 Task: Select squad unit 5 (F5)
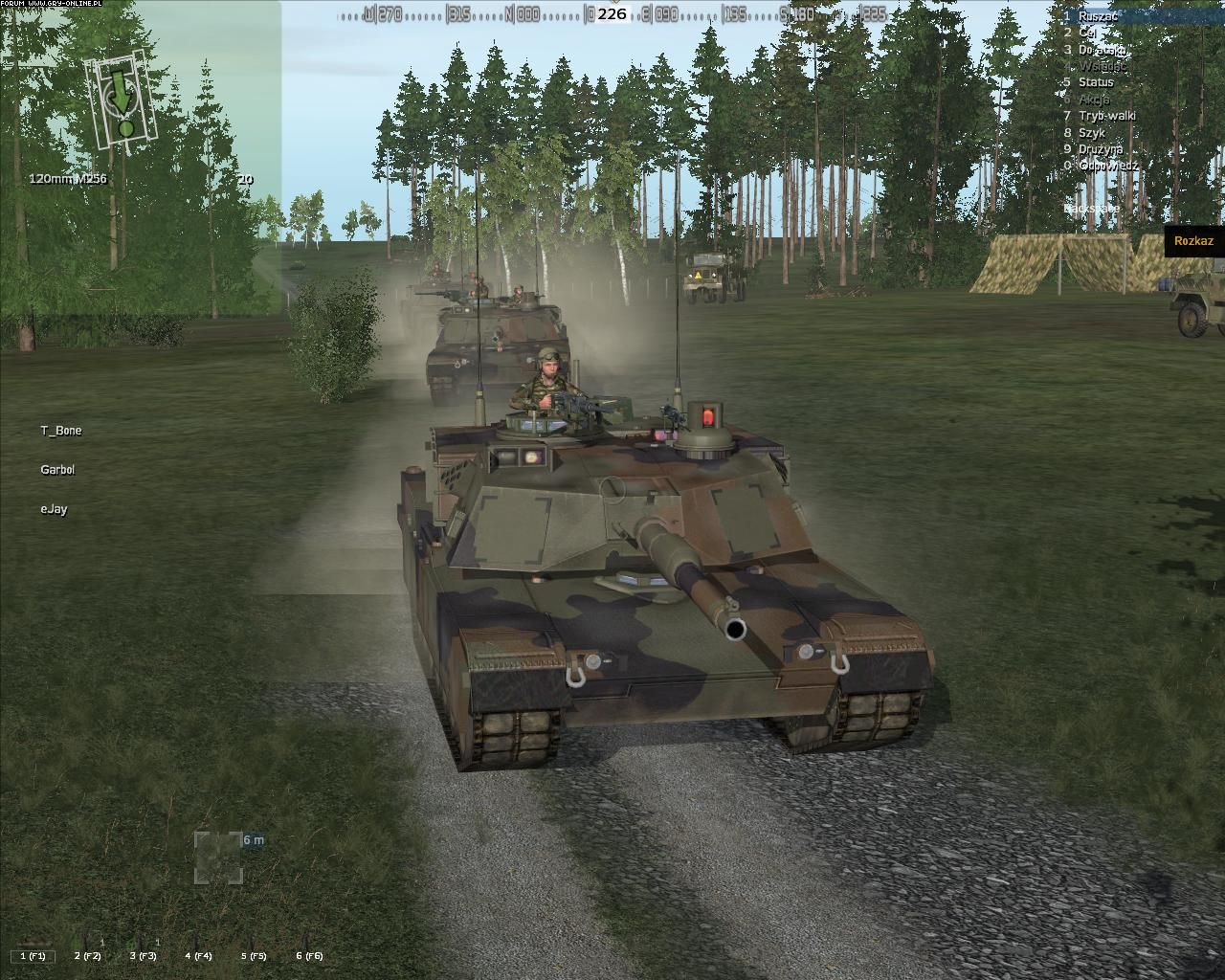tap(254, 955)
